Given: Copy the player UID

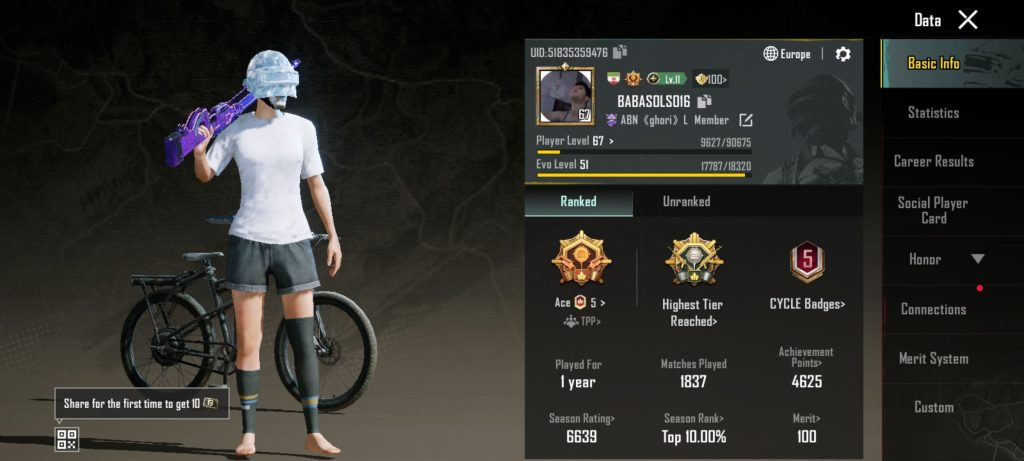Looking at the screenshot, I should pos(621,52).
